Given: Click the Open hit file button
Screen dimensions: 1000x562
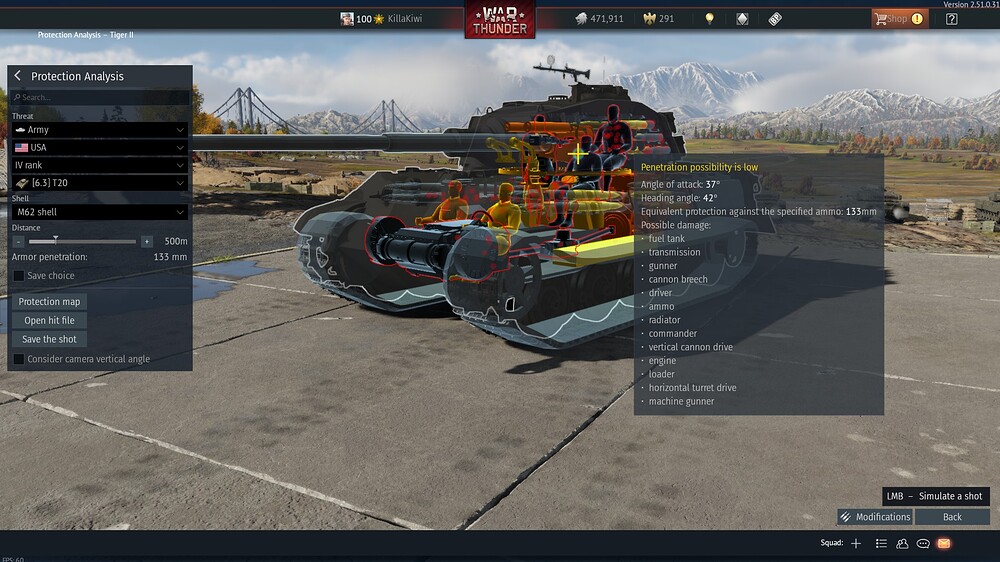Looking at the screenshot, I should coord(49,321).
